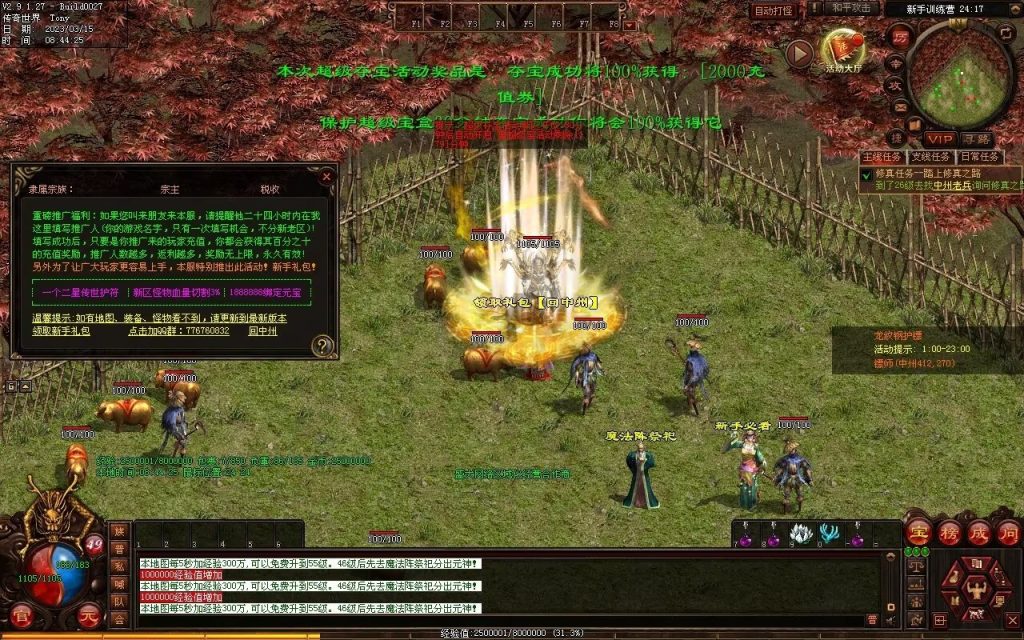Open the question mark help button
Screen dimensions: 1024x640
[x=322, y=346]
